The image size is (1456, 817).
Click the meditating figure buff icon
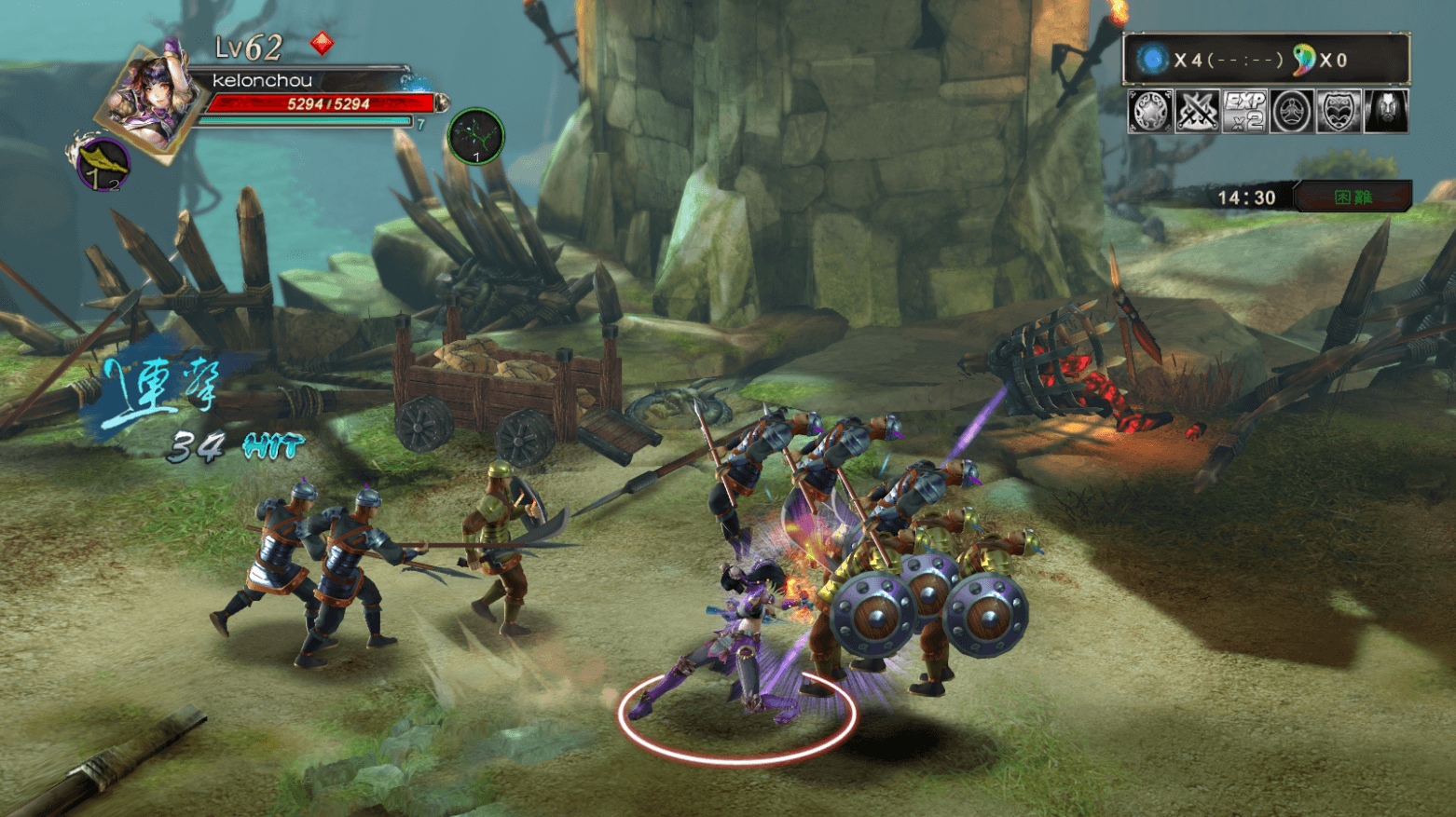point(1291,112)
